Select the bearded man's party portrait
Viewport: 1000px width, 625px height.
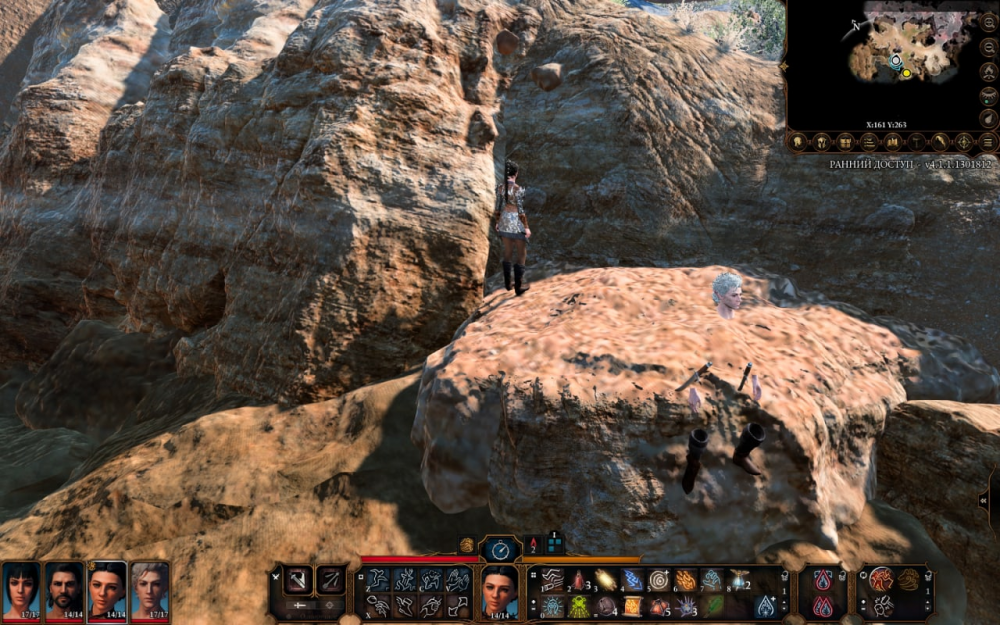[x=64, y=590]
